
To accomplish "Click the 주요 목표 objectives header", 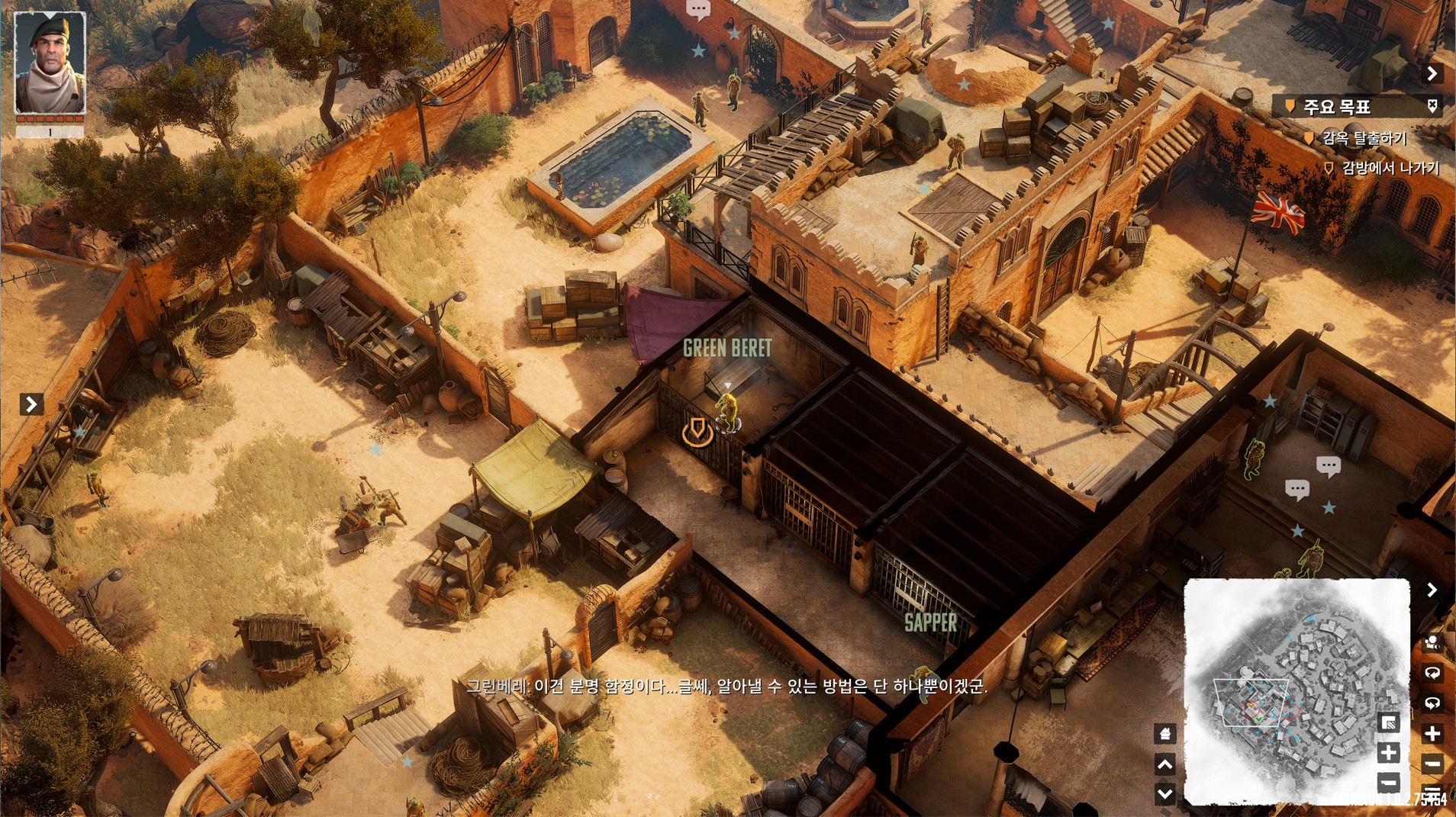I will coord(1337,107).
